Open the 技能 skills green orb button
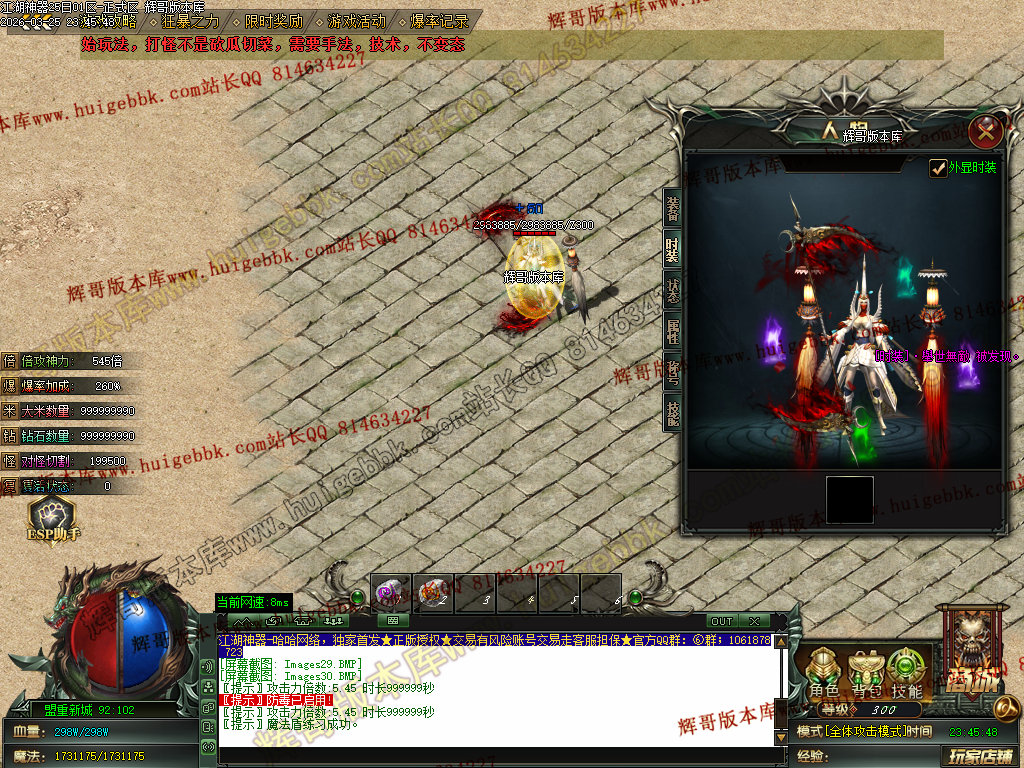1024x768 pixels. 907,672
